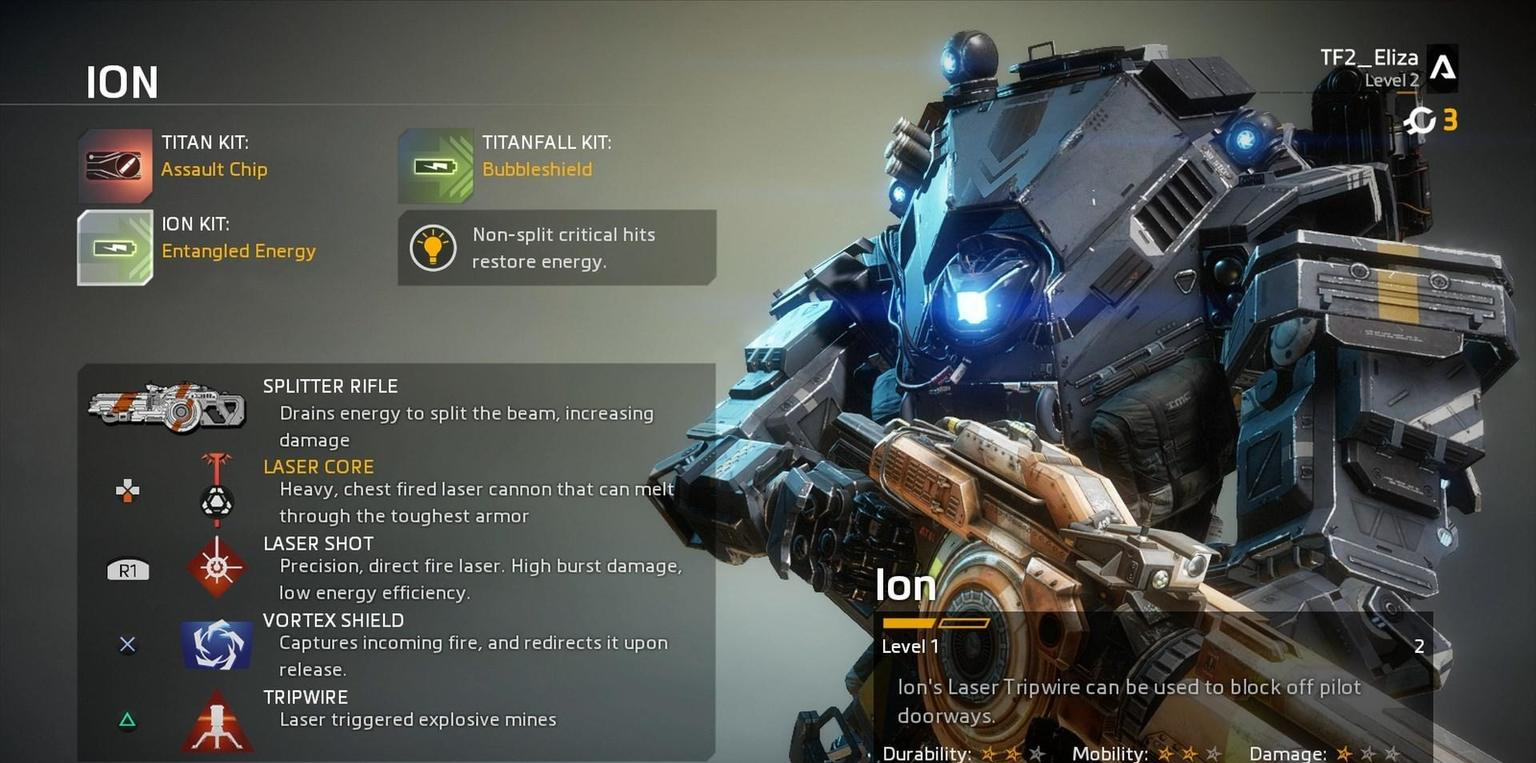Open the TF2_Eliza player callsign badge
Screen dimensions: 1536x763
click(x=1441, y=68)
